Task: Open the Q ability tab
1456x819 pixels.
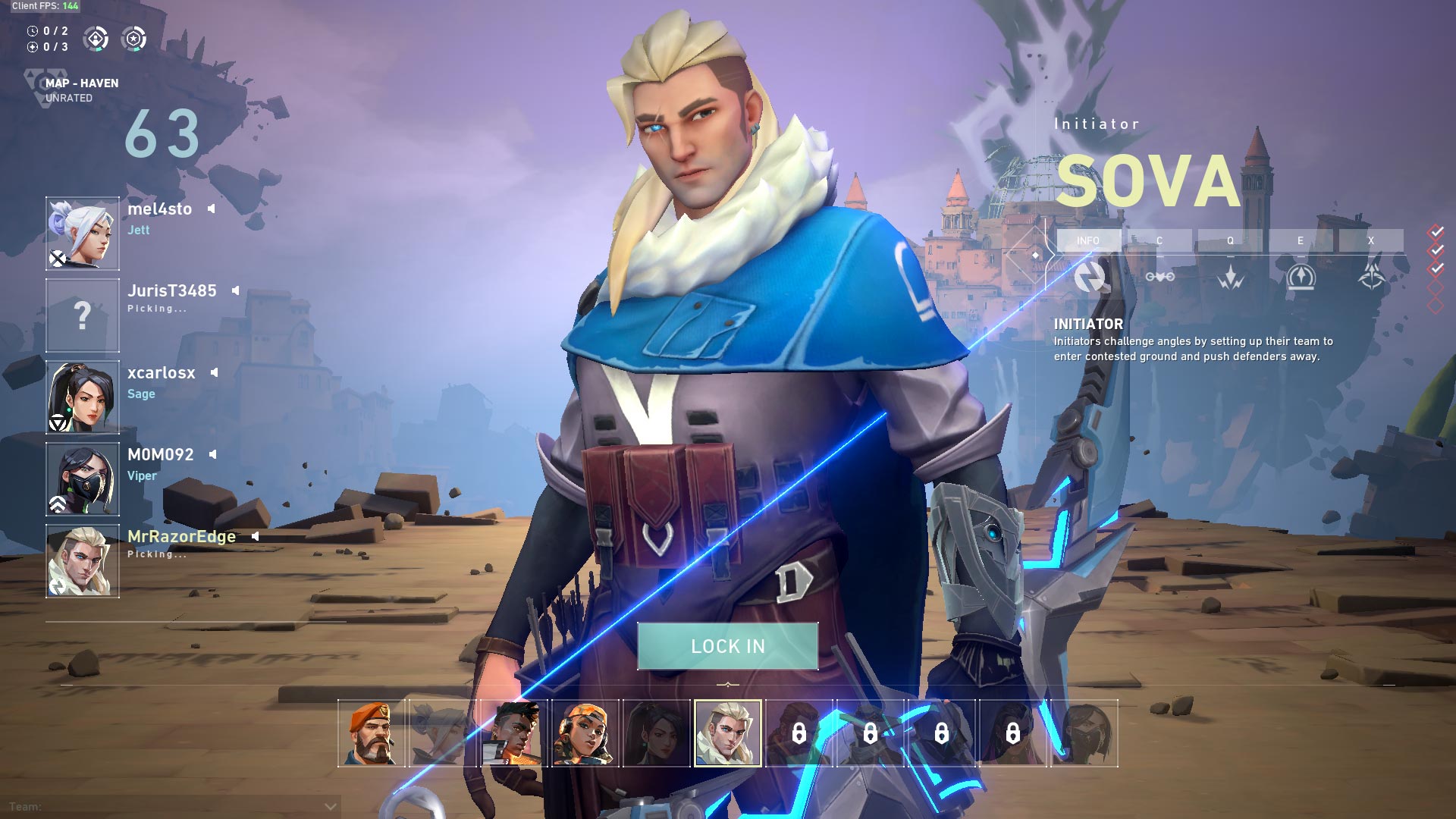Action: [x=1230, y=240]
